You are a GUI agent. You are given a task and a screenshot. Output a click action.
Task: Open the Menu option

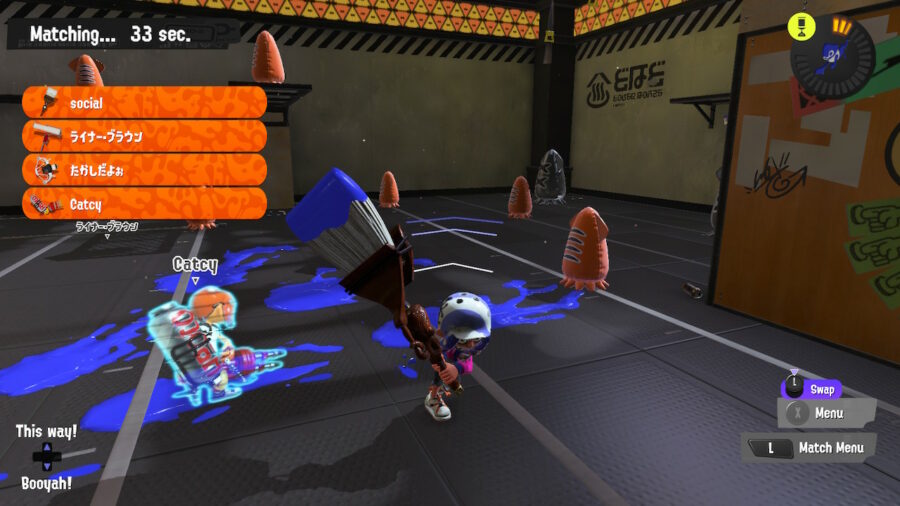(826, 412)
